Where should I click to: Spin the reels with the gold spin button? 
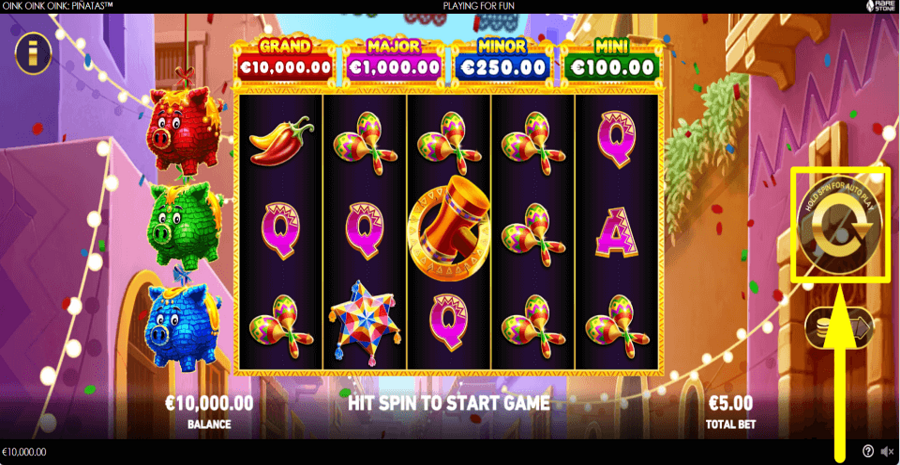click(x=838, y=226)
